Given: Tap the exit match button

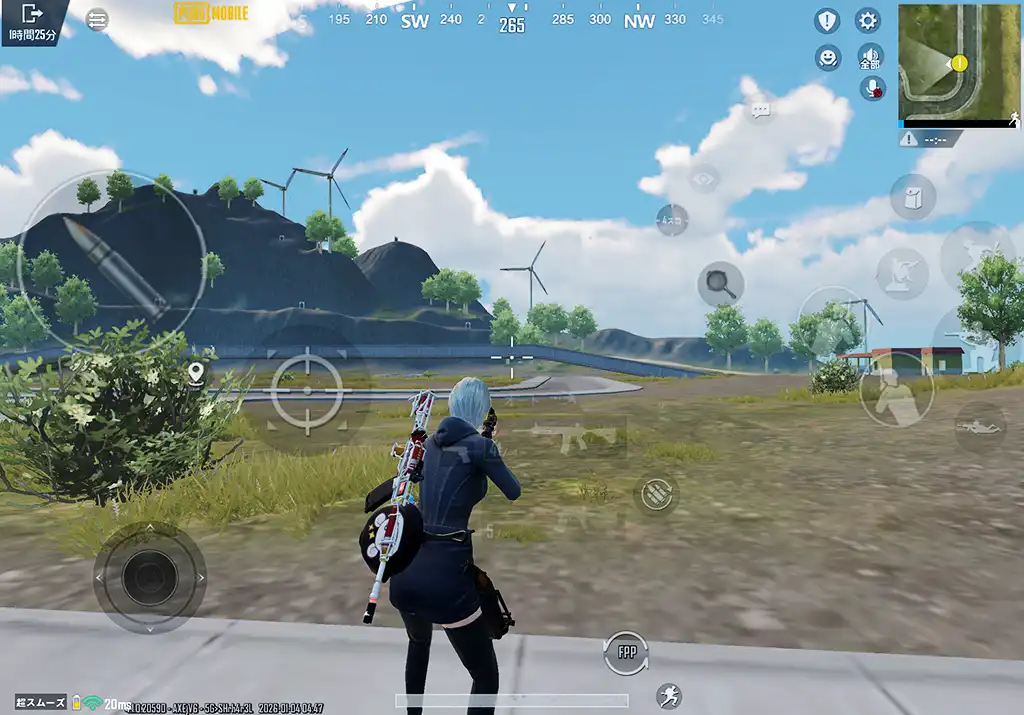Looking at the screenshot, I should point(32,14).
